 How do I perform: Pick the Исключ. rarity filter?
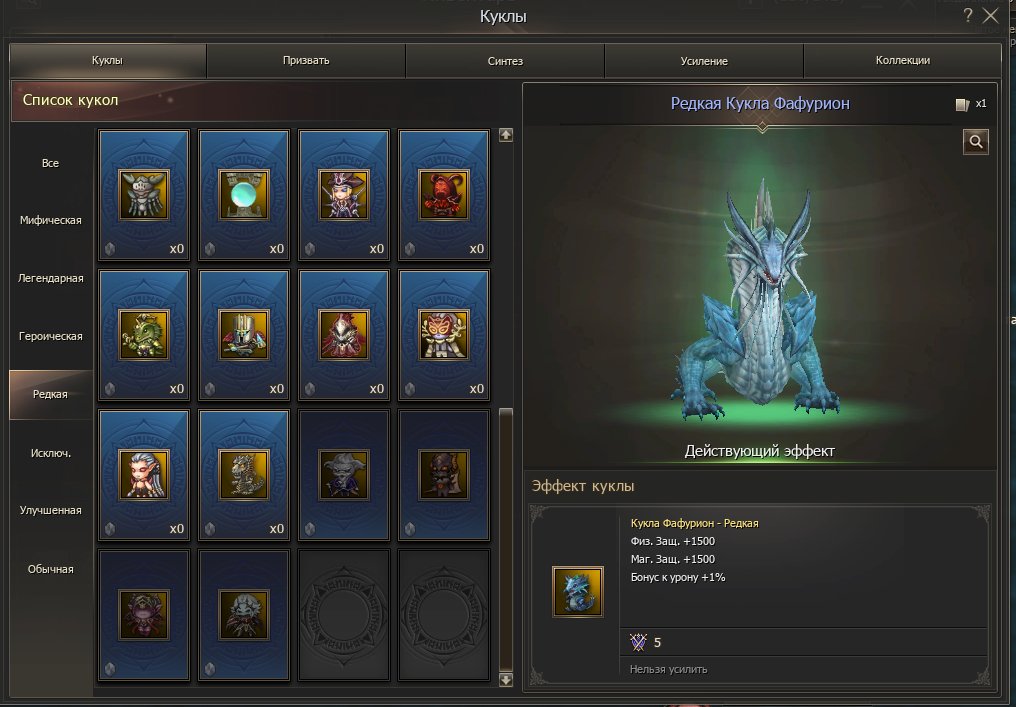pyautogui.click(x=51, y=452)
